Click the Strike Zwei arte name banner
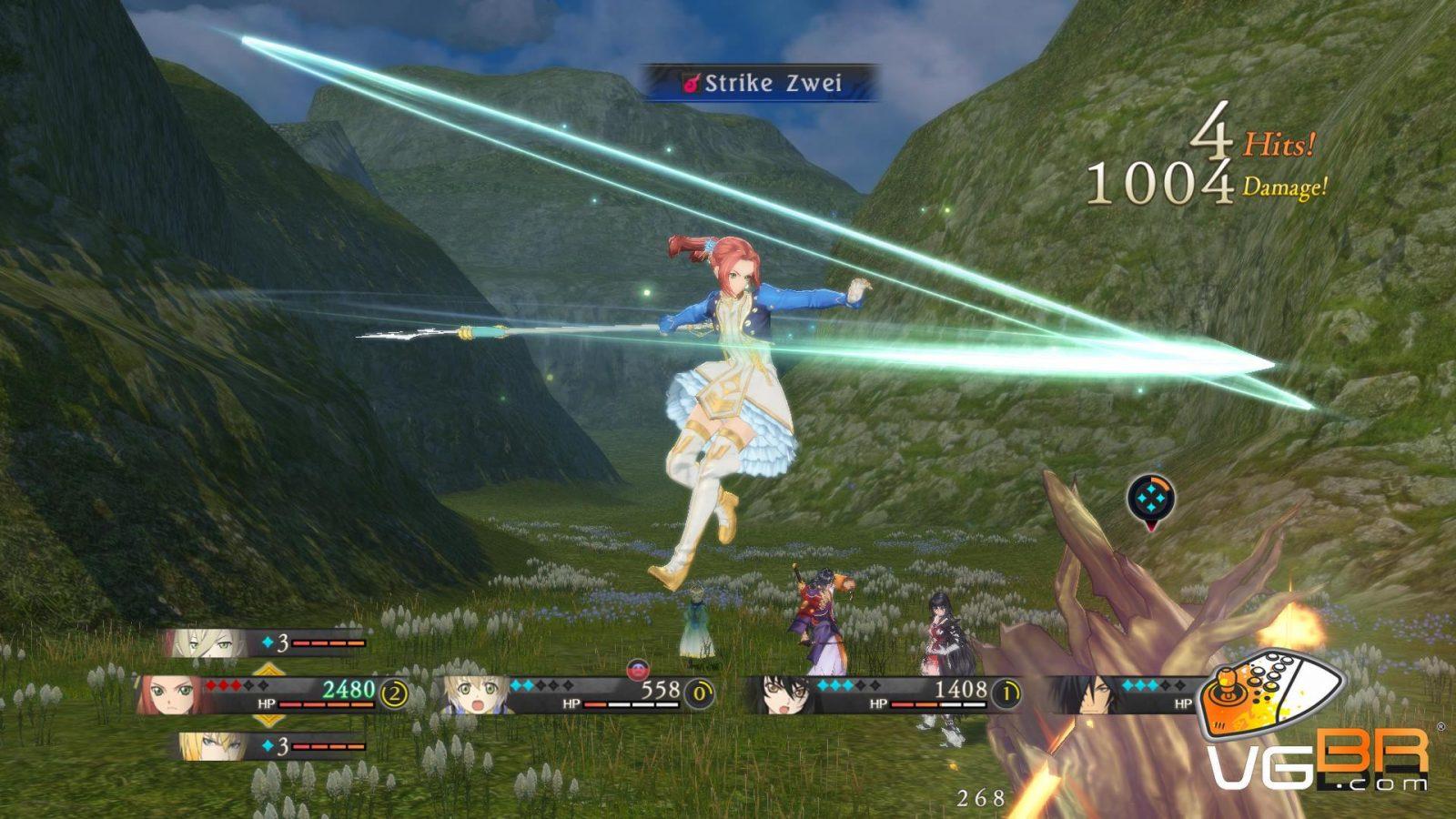 point(763,83)
